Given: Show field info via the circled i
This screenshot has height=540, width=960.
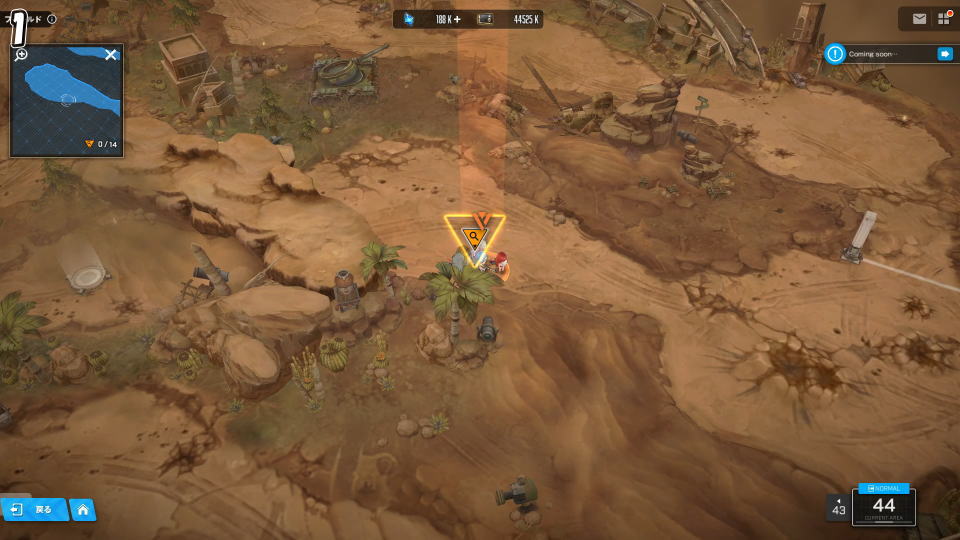Looking at the screenshot, I should 52,19.
